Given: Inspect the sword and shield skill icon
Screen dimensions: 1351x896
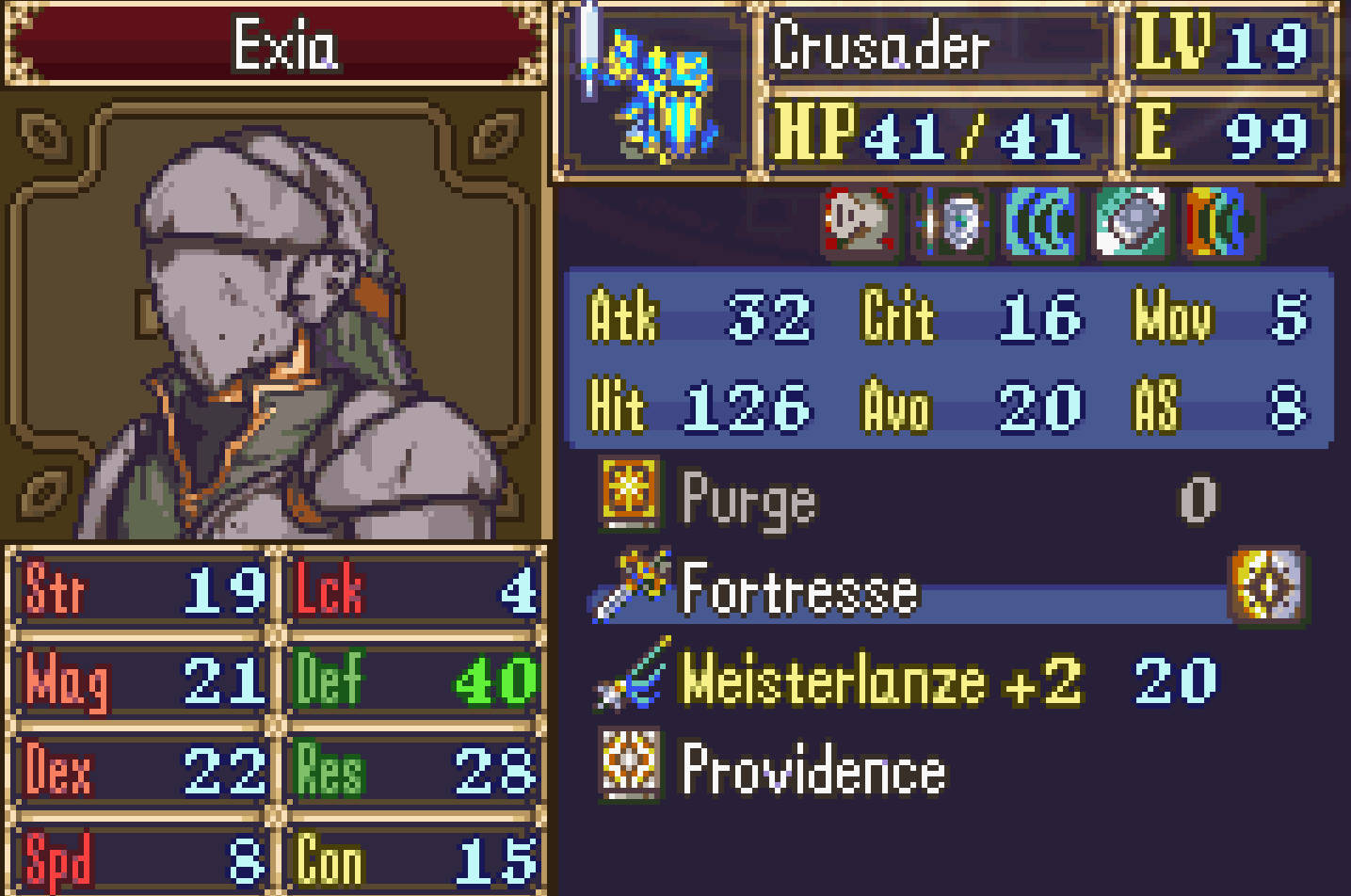Looking at the screenshot, I should 952,223.
